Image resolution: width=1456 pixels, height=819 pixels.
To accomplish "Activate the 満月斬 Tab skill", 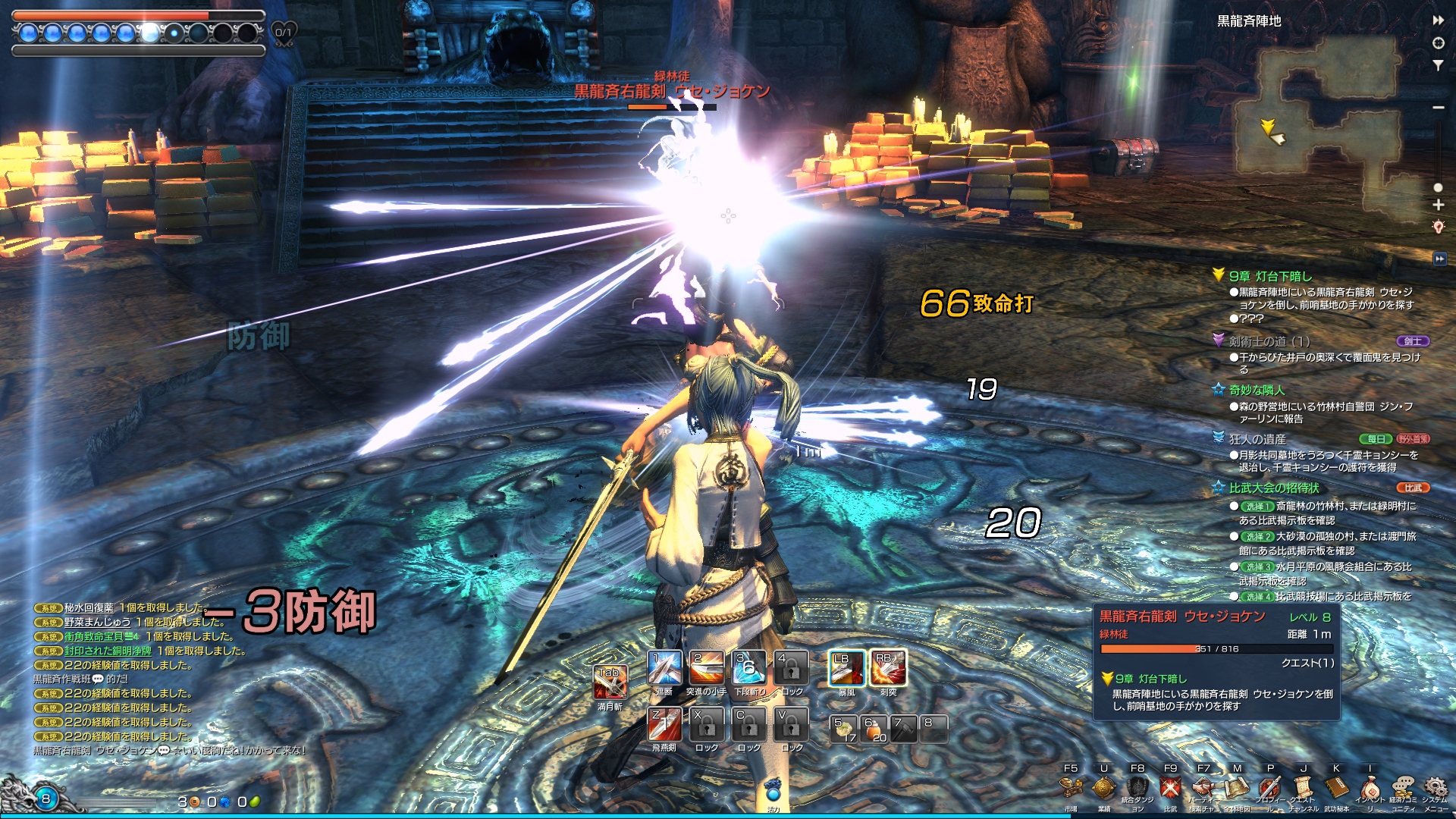I will click(609, 682).
